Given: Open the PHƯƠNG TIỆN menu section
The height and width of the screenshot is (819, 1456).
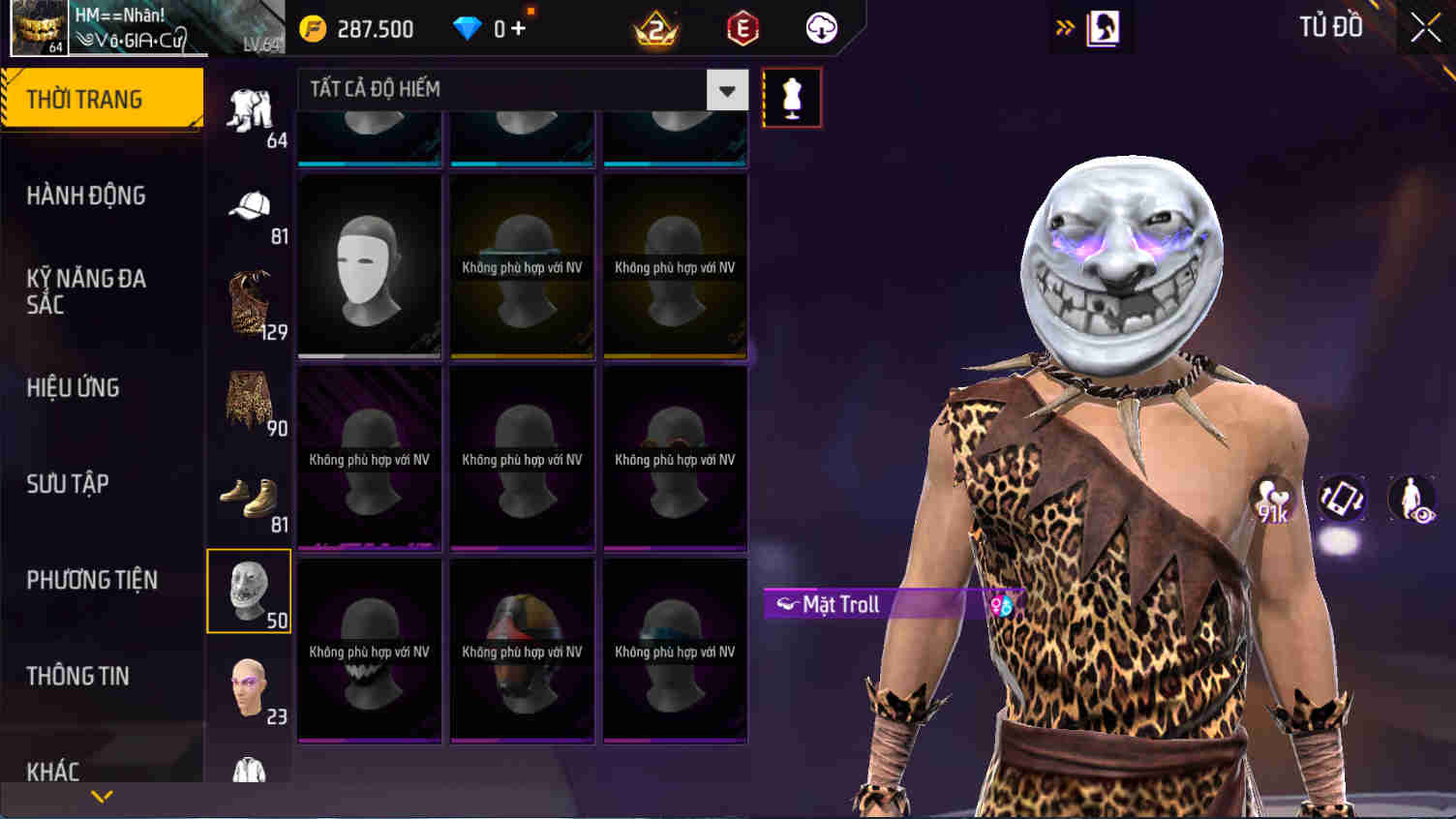Looking at the screenshot, I should tap(93, 580).
